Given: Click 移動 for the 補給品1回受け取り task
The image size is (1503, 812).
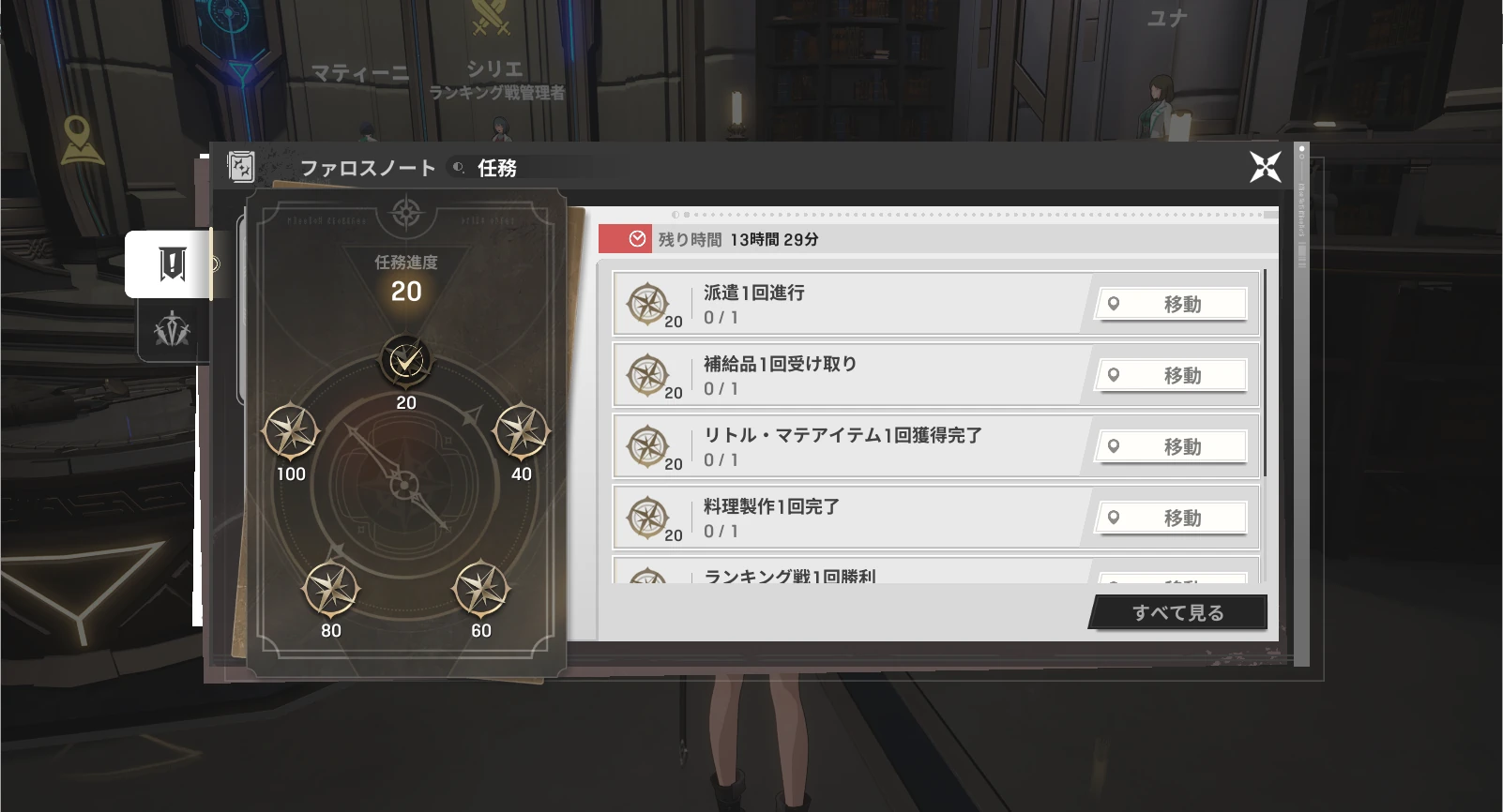Looking at the screenshot, I should pos(1171,375).
